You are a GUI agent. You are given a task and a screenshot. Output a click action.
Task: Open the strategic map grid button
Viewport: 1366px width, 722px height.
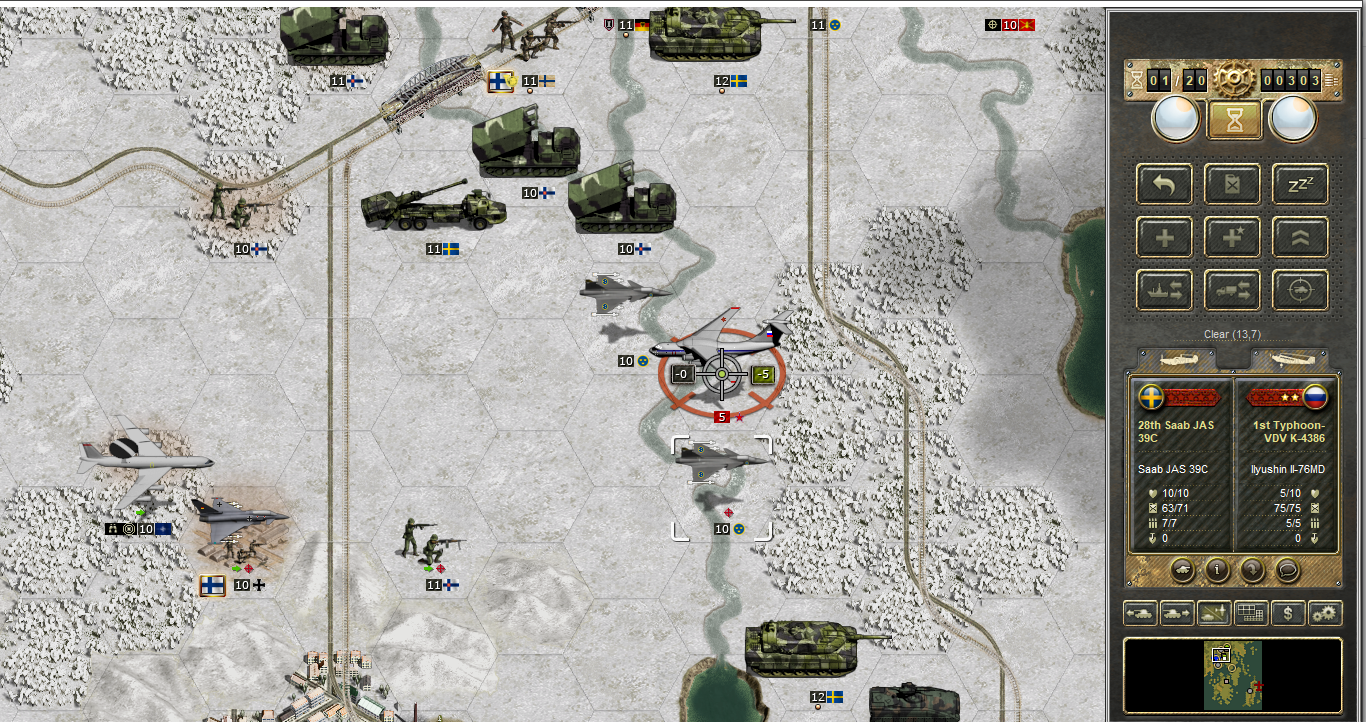pos(1249,613)
